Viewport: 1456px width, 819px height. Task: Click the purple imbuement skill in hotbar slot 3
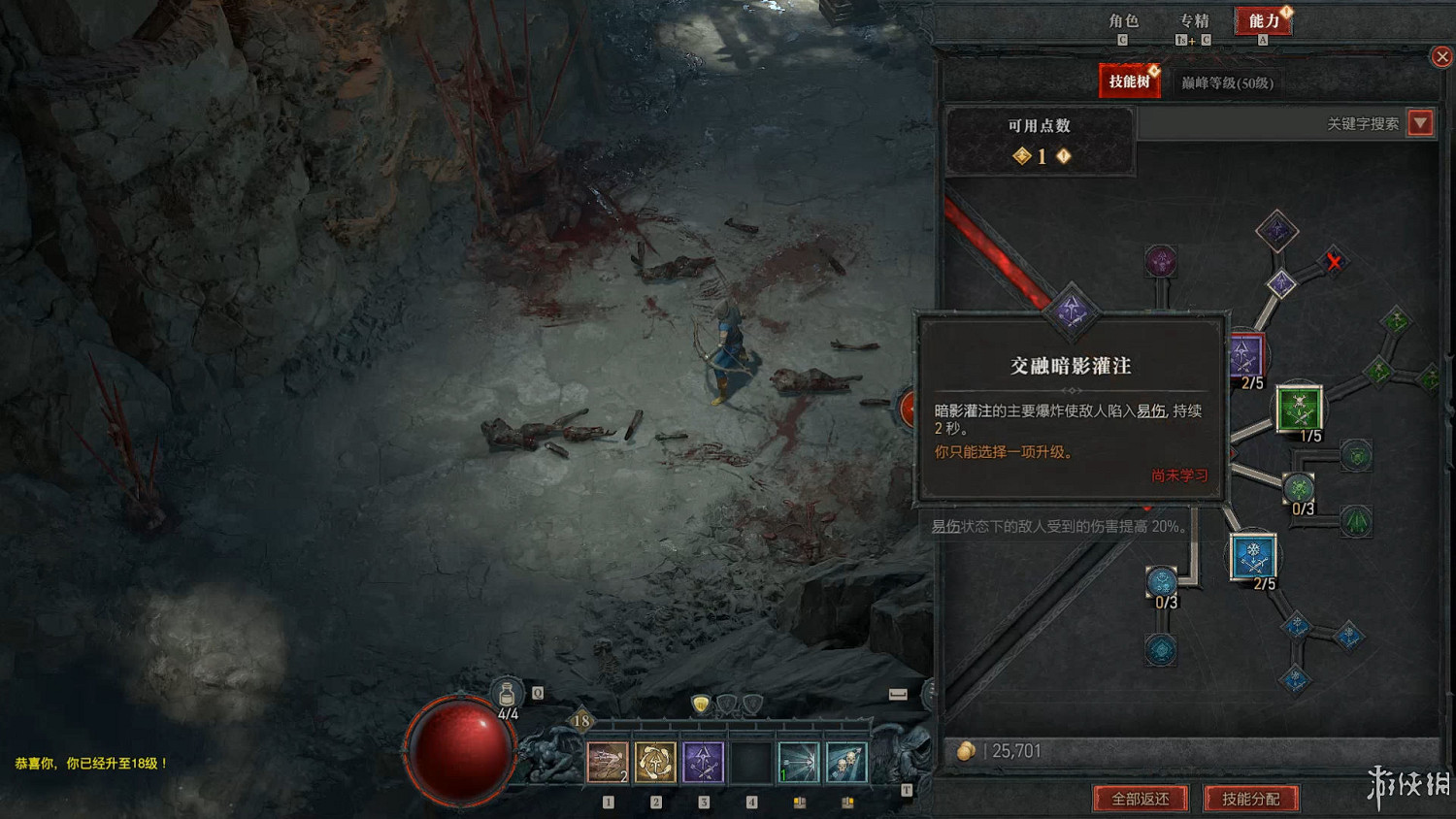click(x=704, y=763)
